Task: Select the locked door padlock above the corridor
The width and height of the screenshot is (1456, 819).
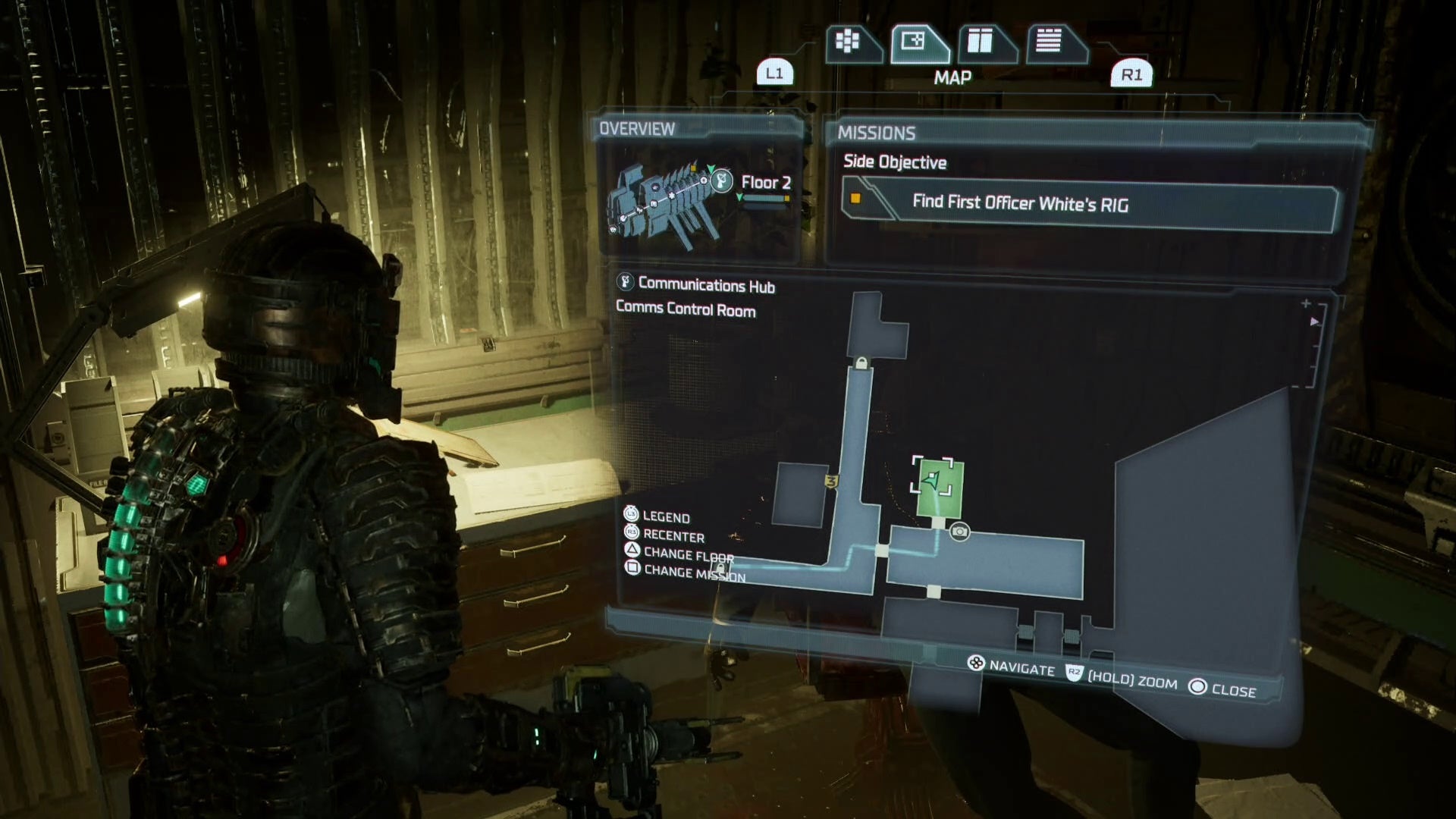Action: coord(861,363)
